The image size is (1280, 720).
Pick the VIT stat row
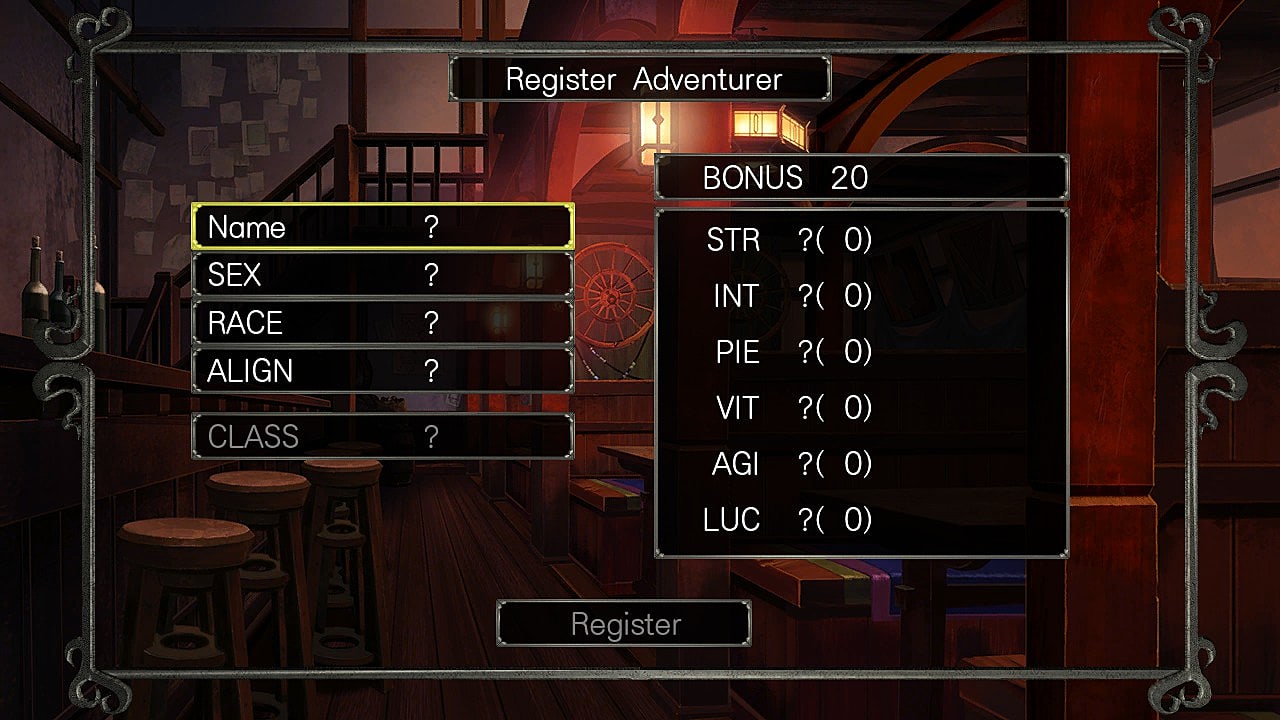[x=788, y=409]
